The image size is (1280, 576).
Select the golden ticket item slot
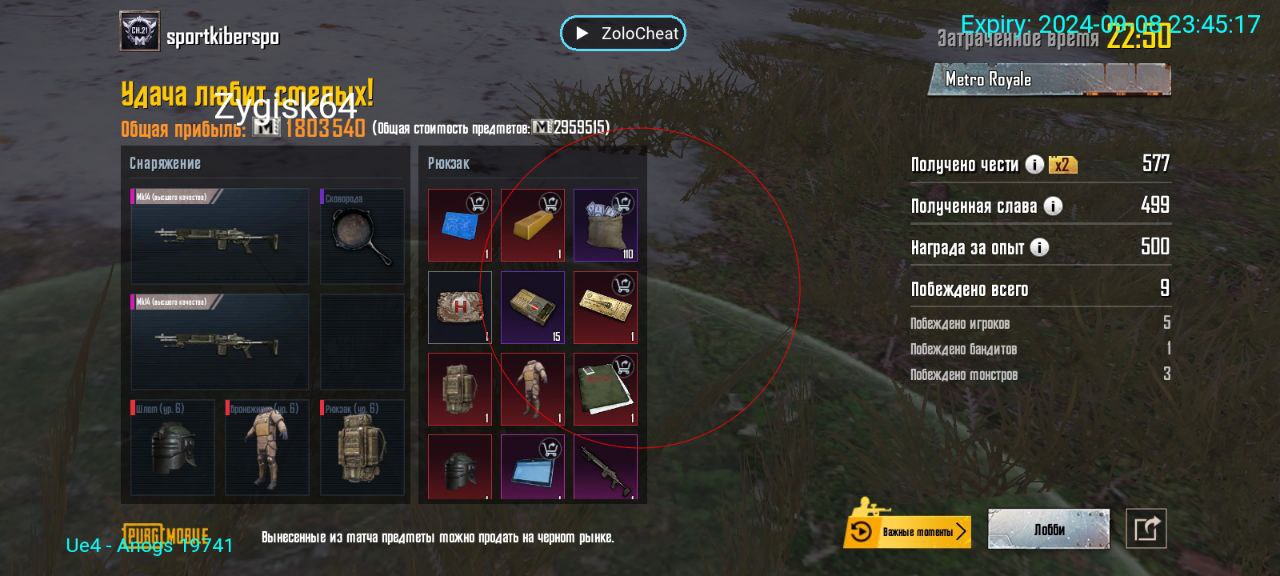(605, 307)
